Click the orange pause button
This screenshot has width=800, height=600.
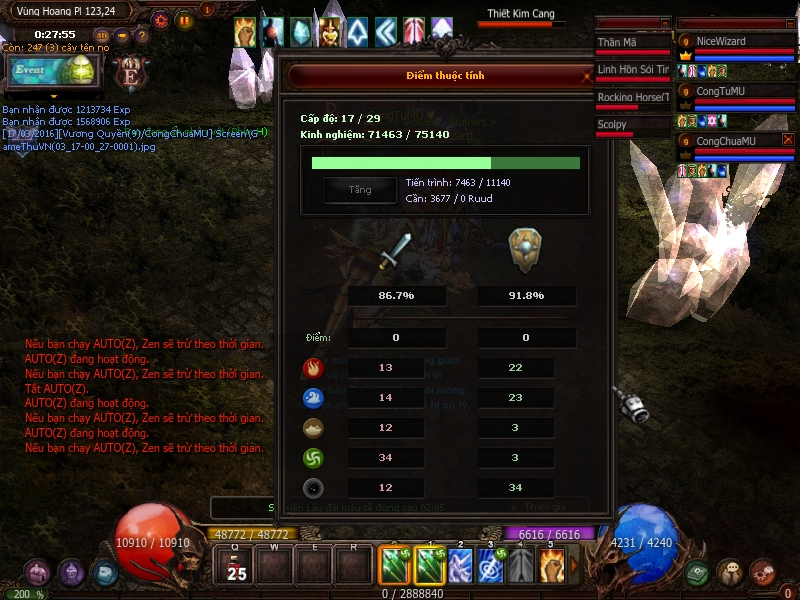pos(185,19)
